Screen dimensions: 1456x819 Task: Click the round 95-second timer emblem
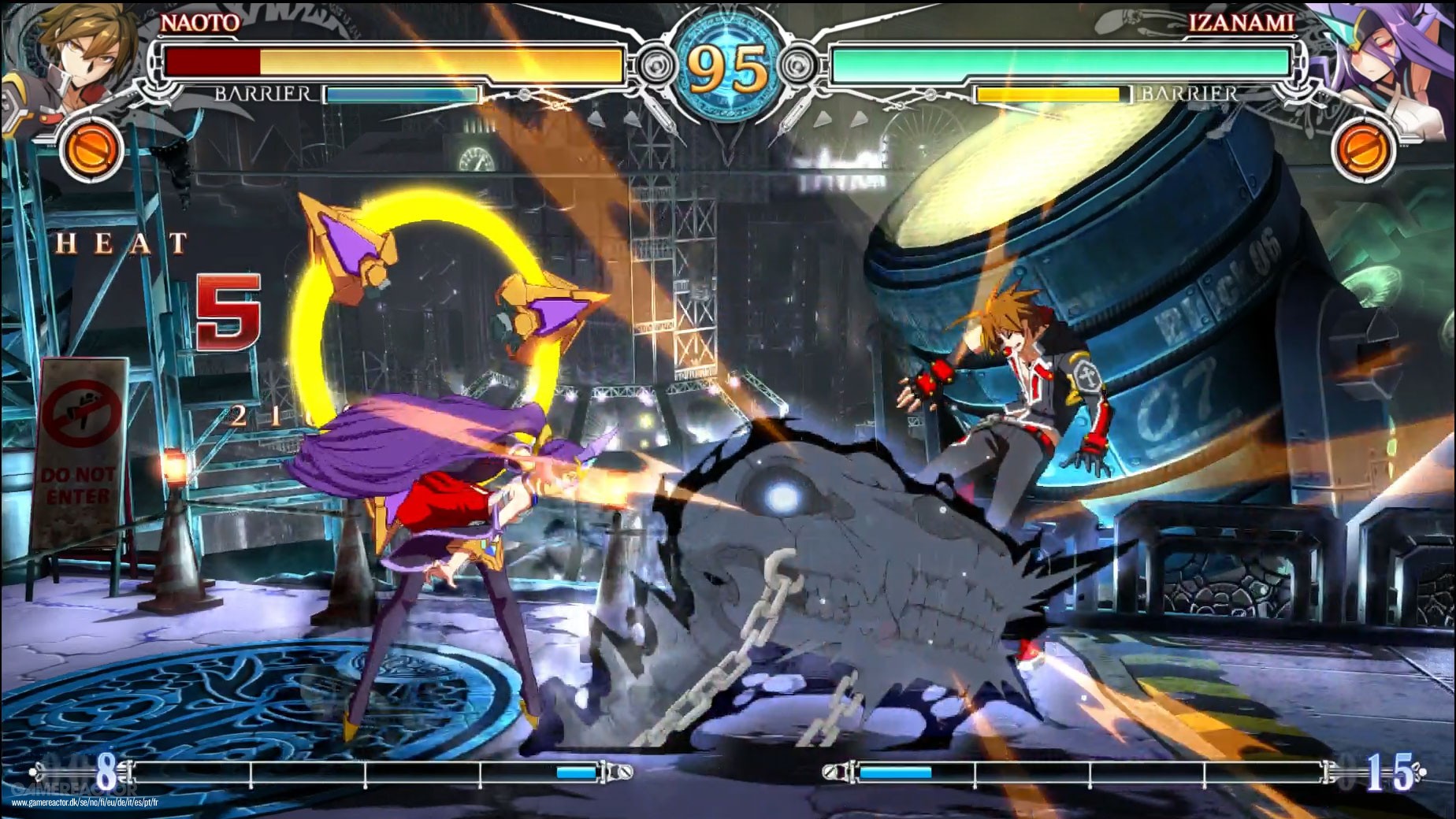(726, 63)
